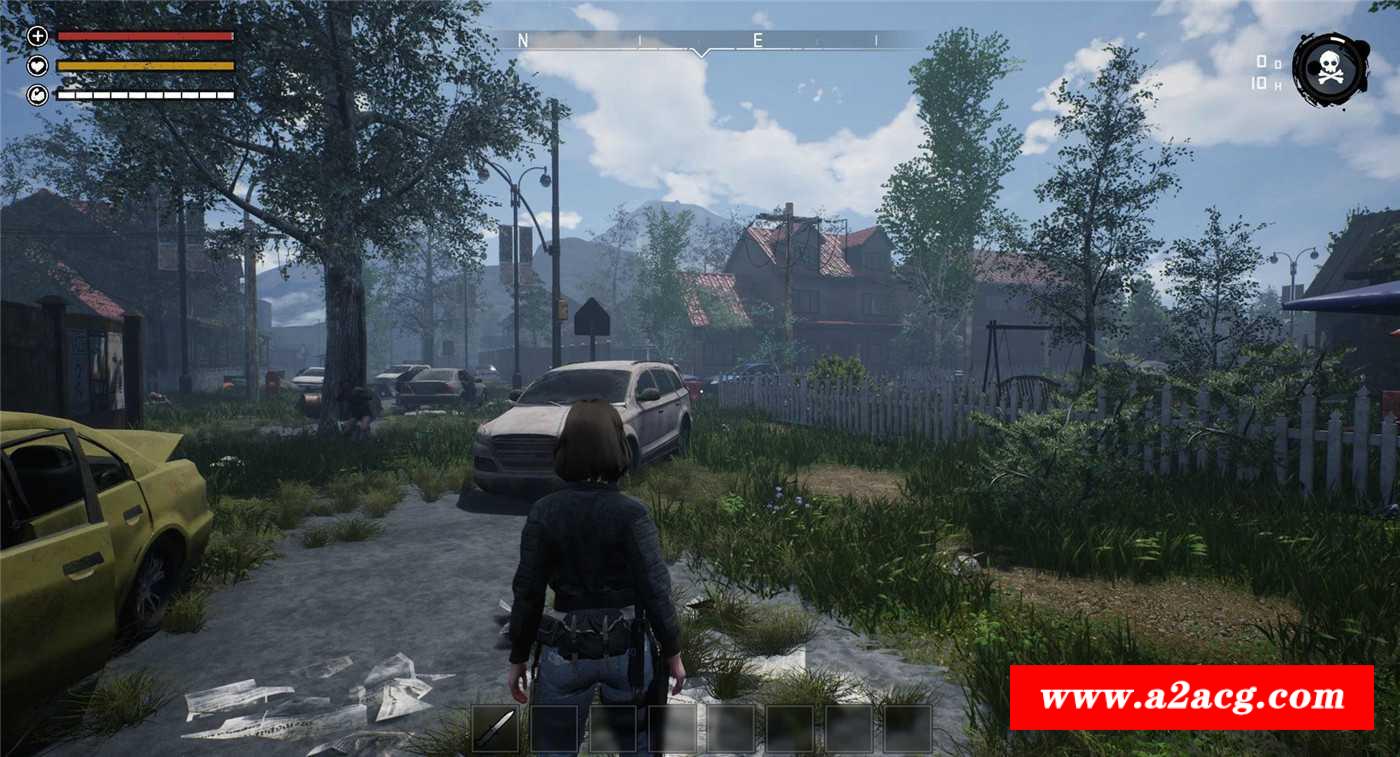1400x757 pixels.
Task: Click the heart status icon
Action: tap(38, 66)
